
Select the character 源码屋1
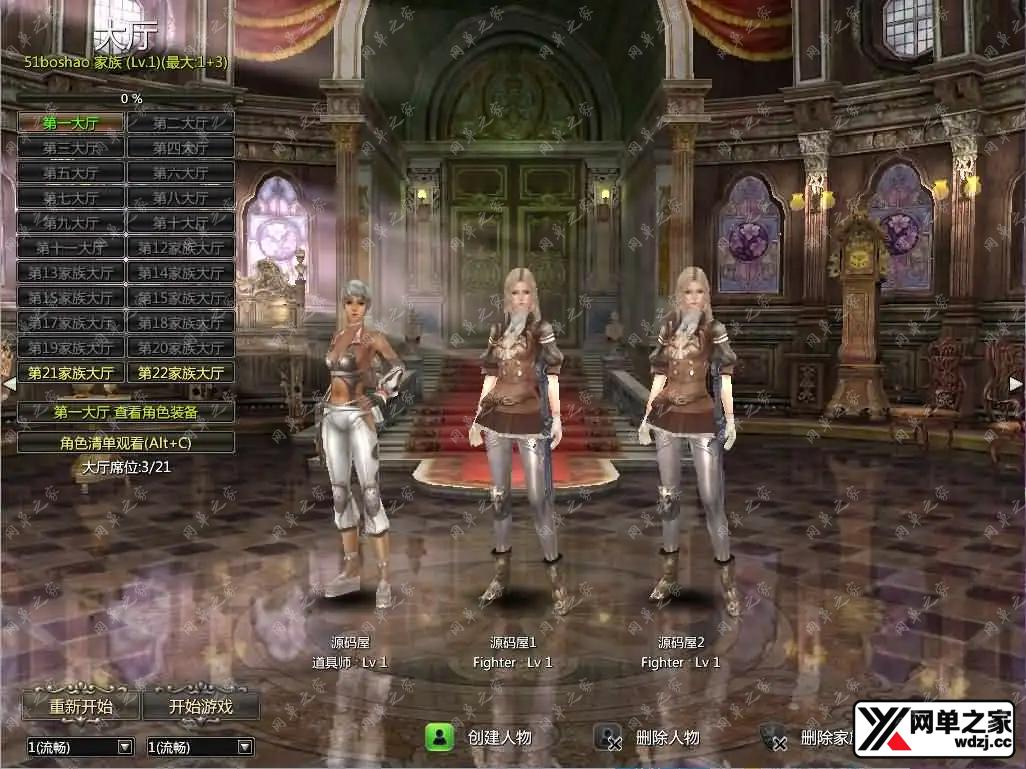click(x=521, y=440)
